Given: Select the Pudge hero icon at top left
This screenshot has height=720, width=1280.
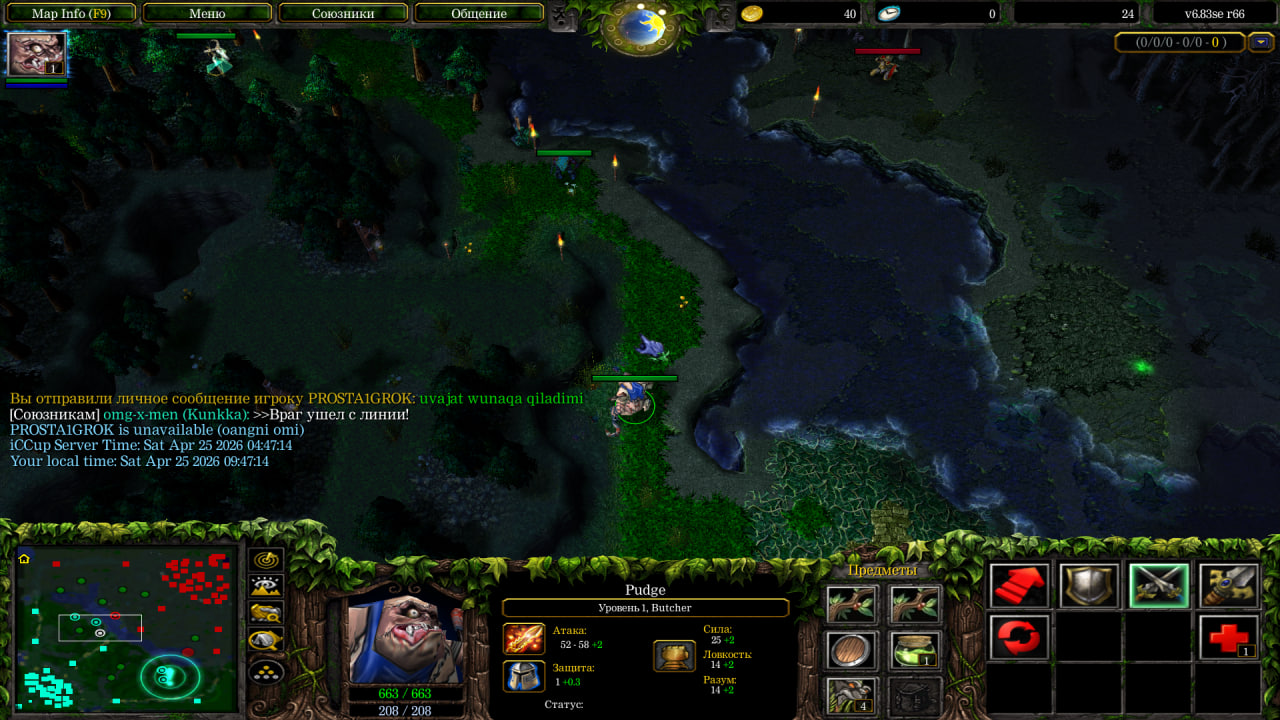Looking at the screenshot, I should coord(37,54).
